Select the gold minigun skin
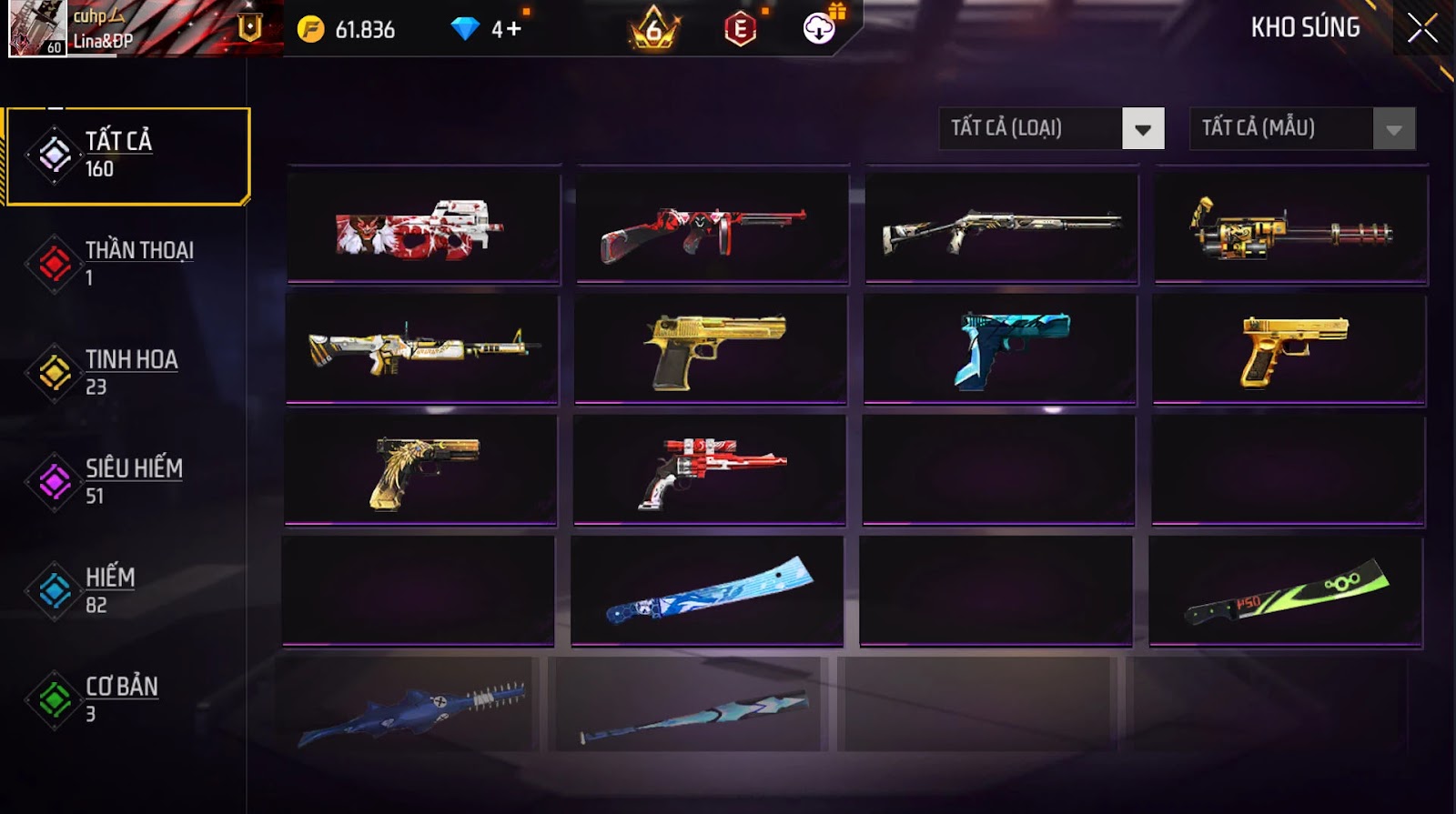Screen dimensions: 1456x814 pos(1291,227)
